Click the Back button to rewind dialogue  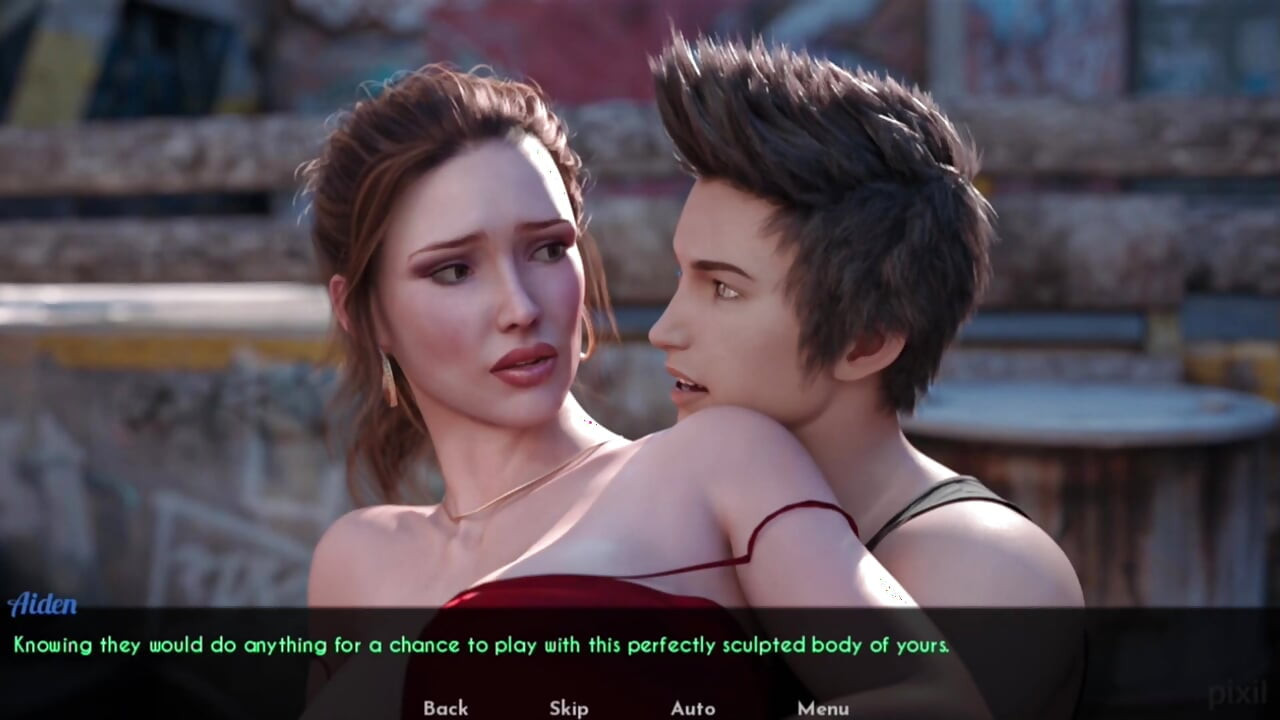tap(447, 708)
